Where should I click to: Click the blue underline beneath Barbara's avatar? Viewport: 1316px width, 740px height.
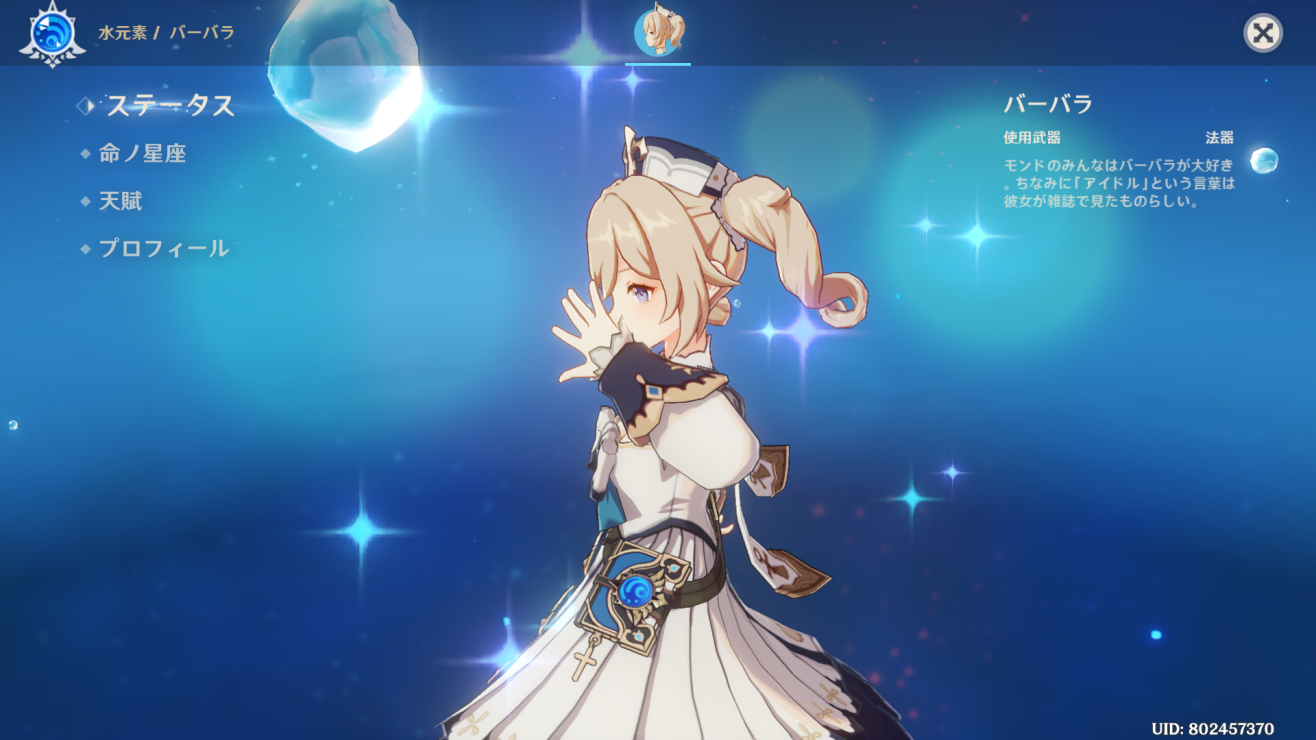click(658, 62)
